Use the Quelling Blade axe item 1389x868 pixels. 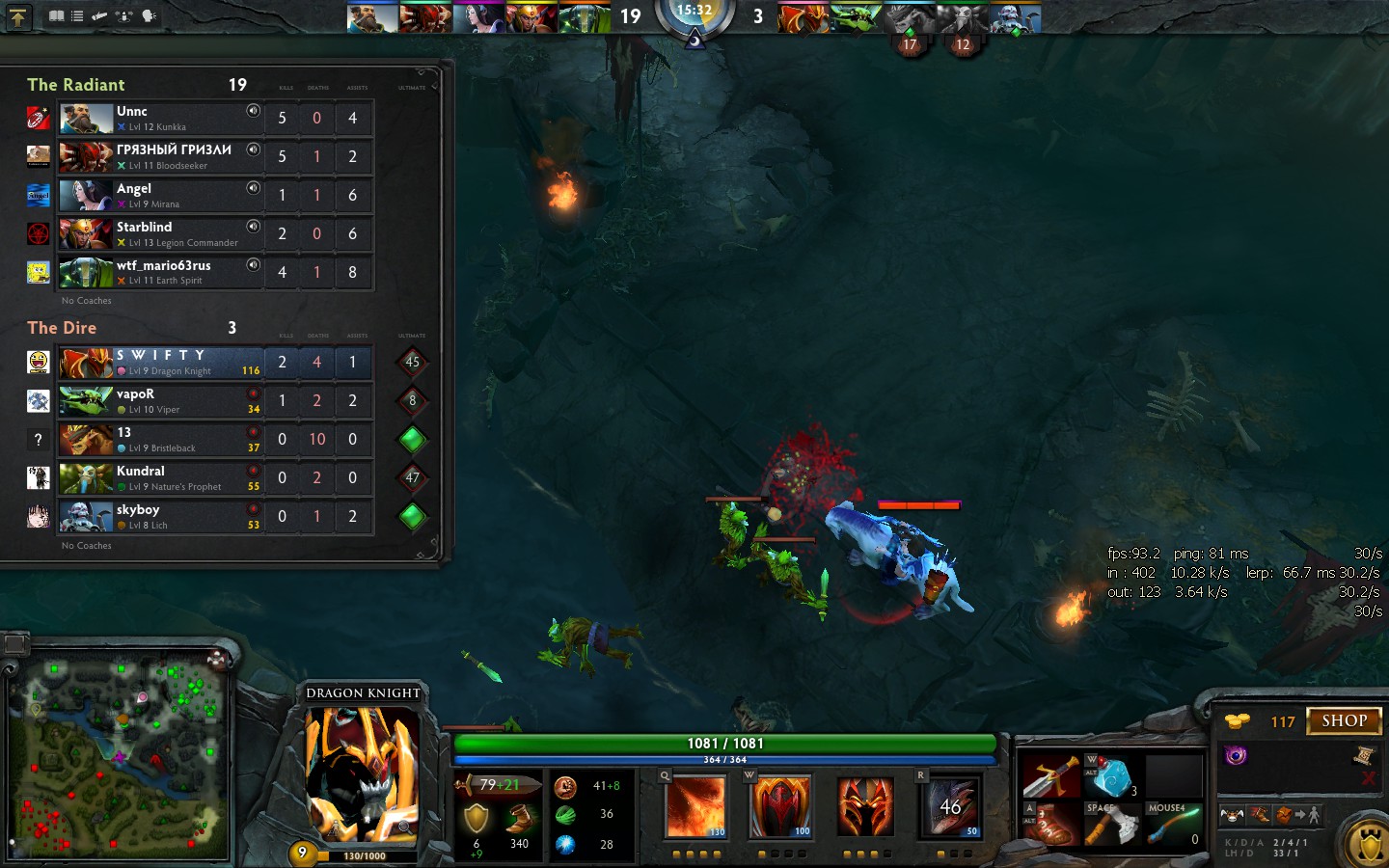click(x=1111, y=826)
